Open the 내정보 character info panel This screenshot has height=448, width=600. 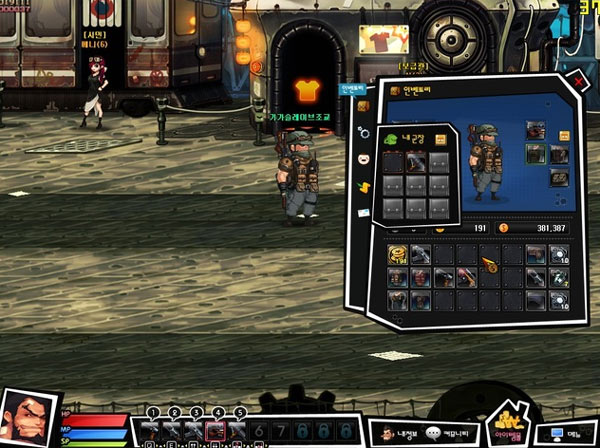(x=395, y=433)
